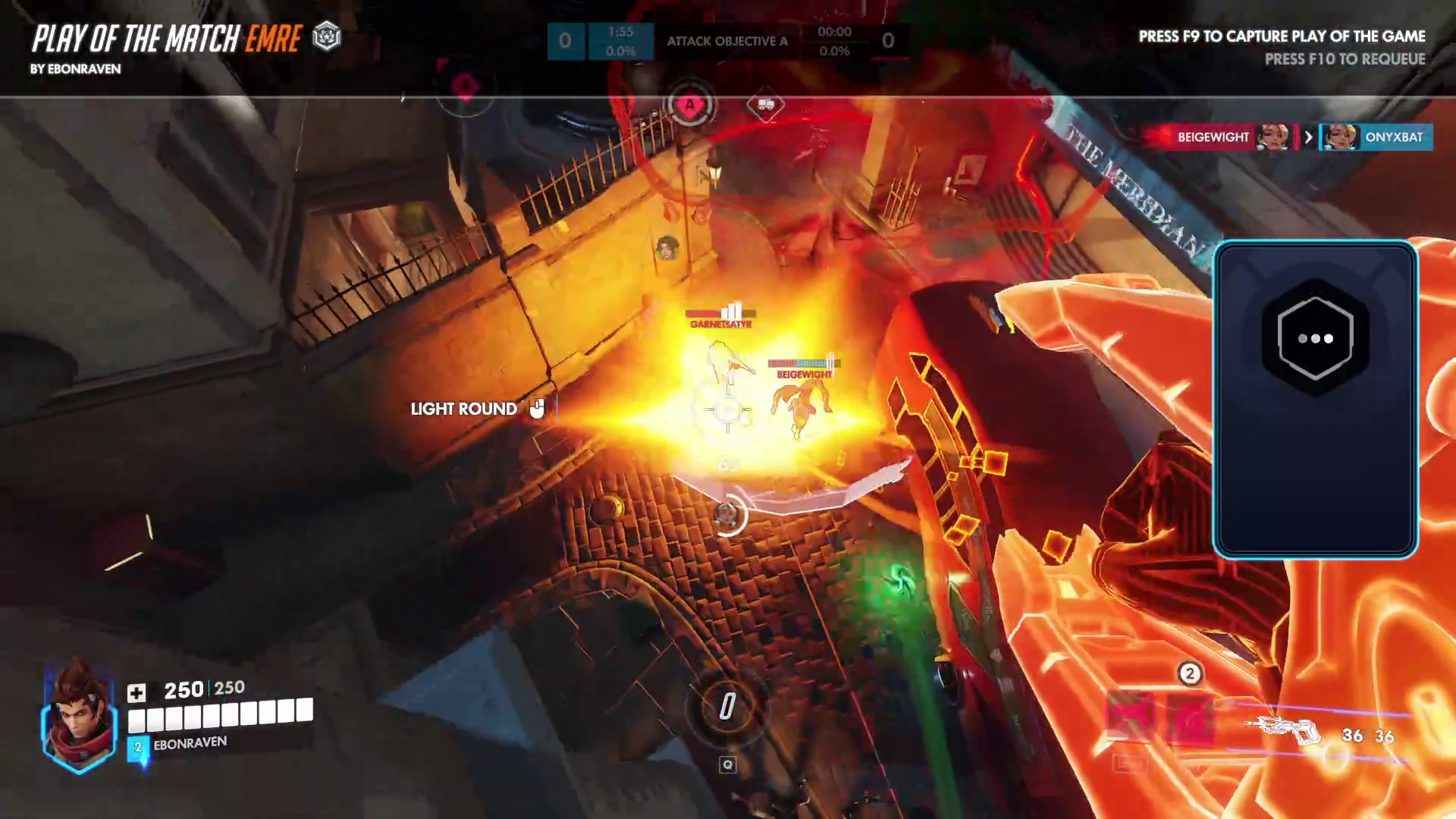The width and height of the screenshot is (1456, 819).
Task: Click the Attack Objective A tracker
Action: click(726, 41)
